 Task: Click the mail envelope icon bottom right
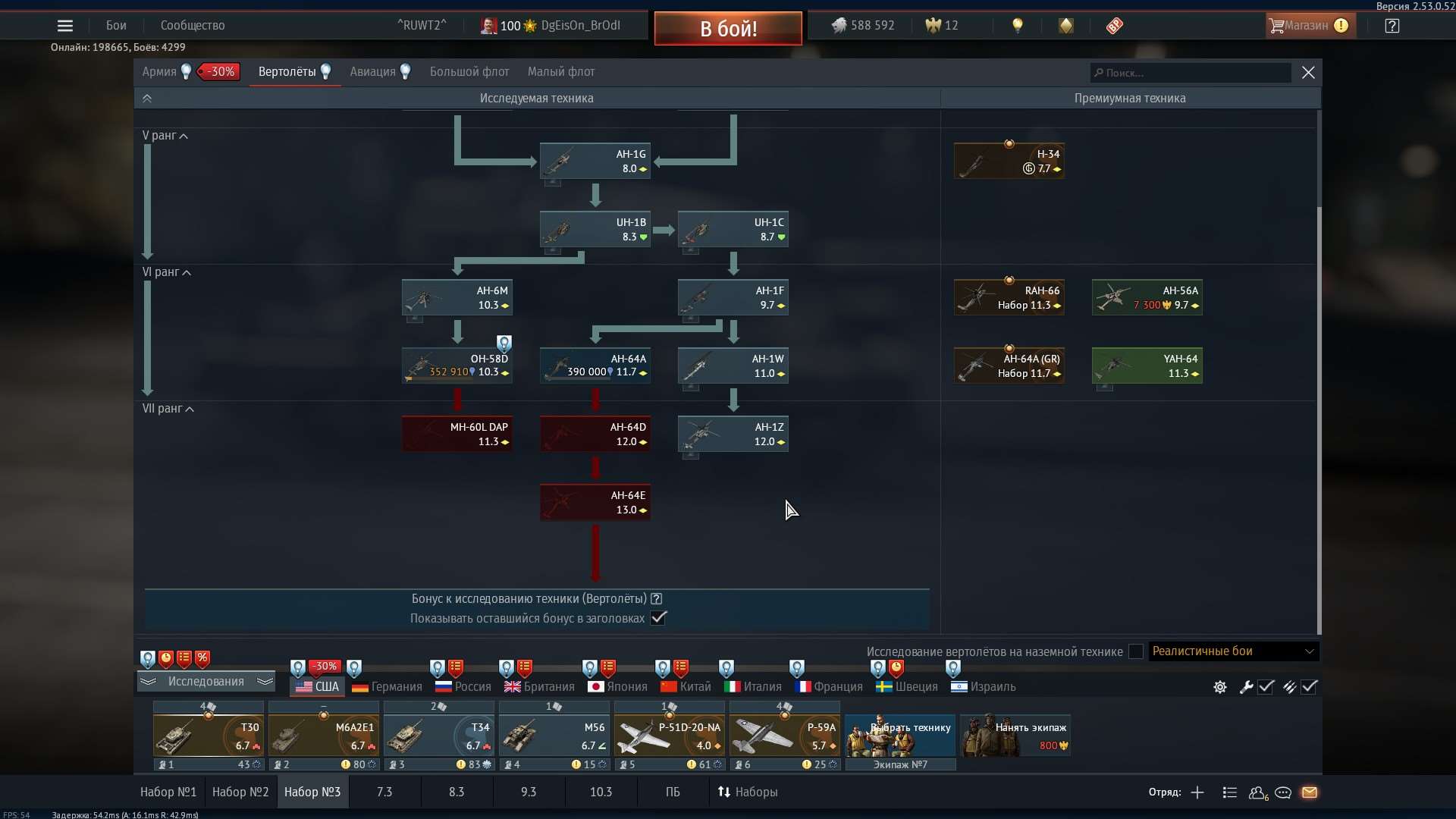tap(1310, 792)
